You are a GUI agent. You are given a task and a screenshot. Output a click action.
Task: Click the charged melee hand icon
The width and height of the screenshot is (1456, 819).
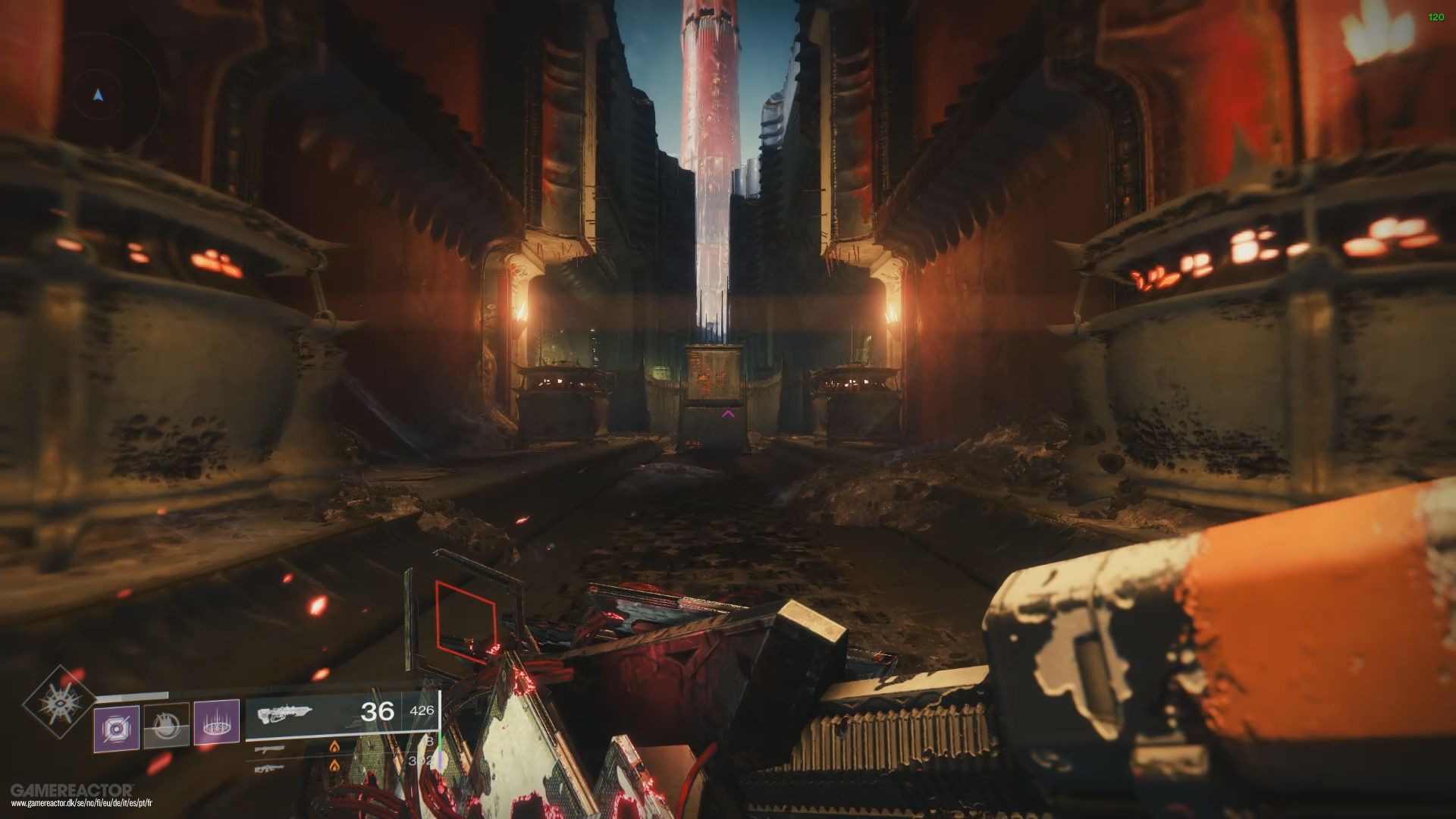tap(166, 726)
